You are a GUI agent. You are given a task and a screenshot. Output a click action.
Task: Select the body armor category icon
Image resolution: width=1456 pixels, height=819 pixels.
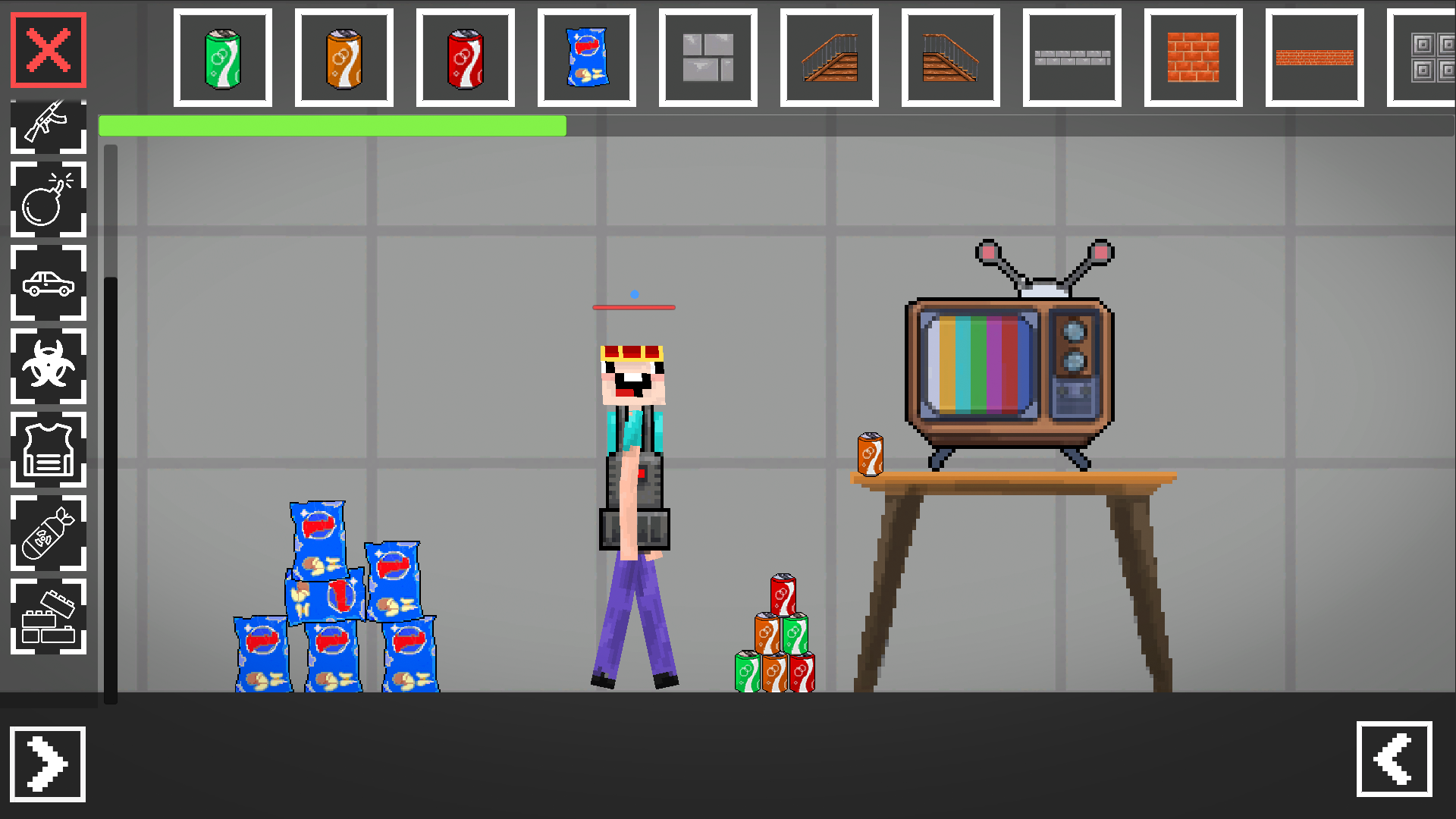click(x=48, y=450)
